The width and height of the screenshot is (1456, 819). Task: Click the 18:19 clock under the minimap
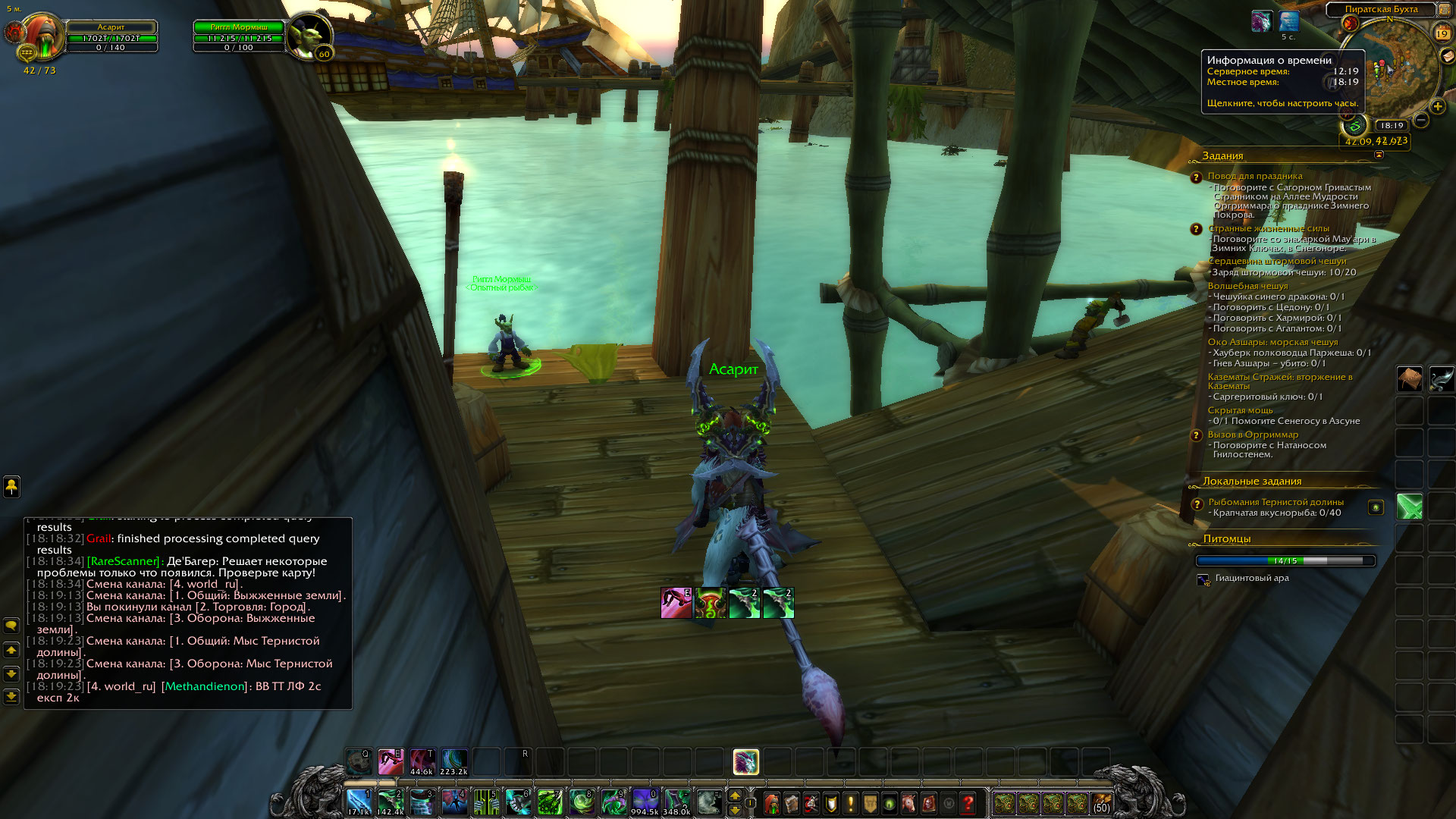point(1392,126)
